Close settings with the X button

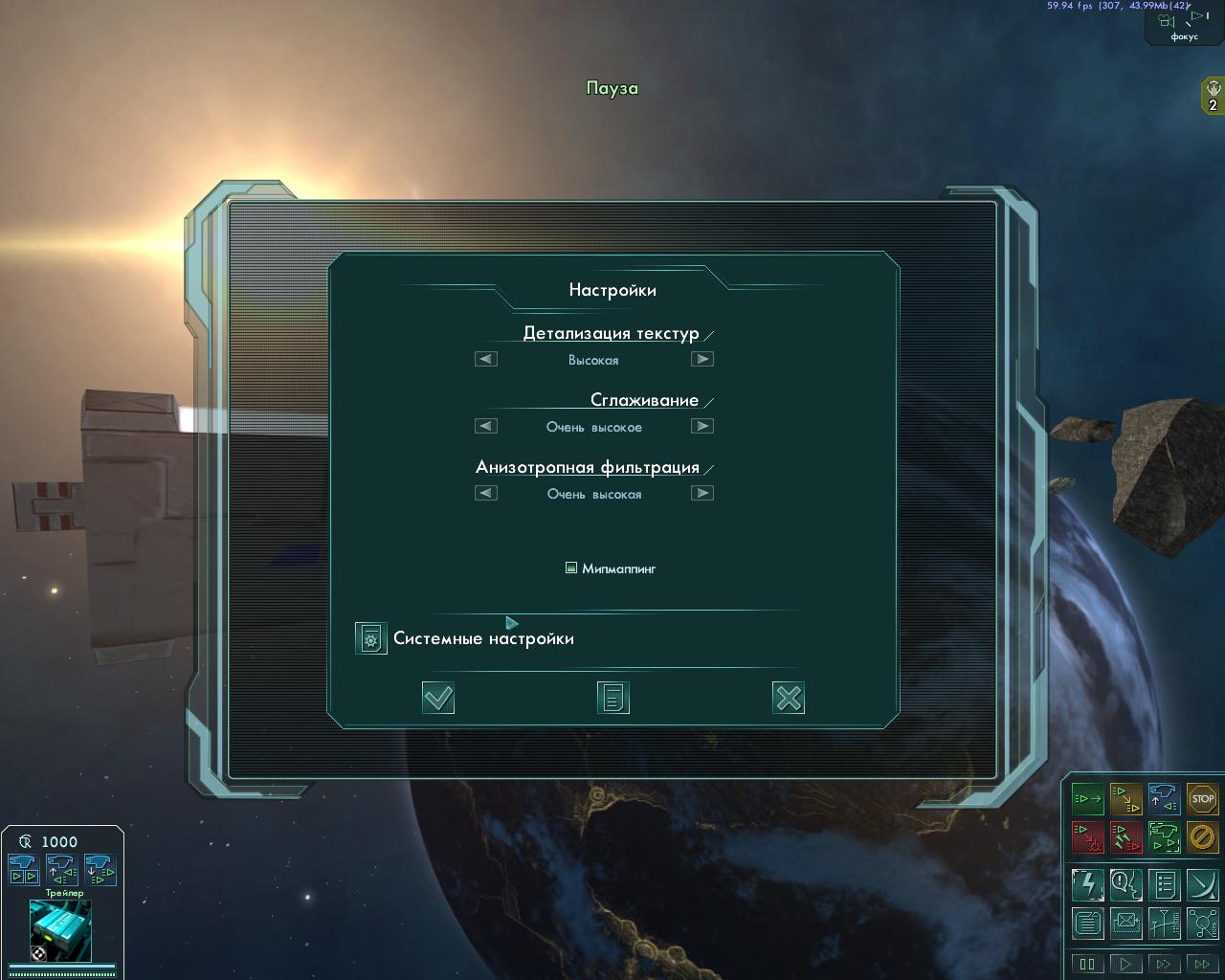pyautogui.click(x=788, y=698)
